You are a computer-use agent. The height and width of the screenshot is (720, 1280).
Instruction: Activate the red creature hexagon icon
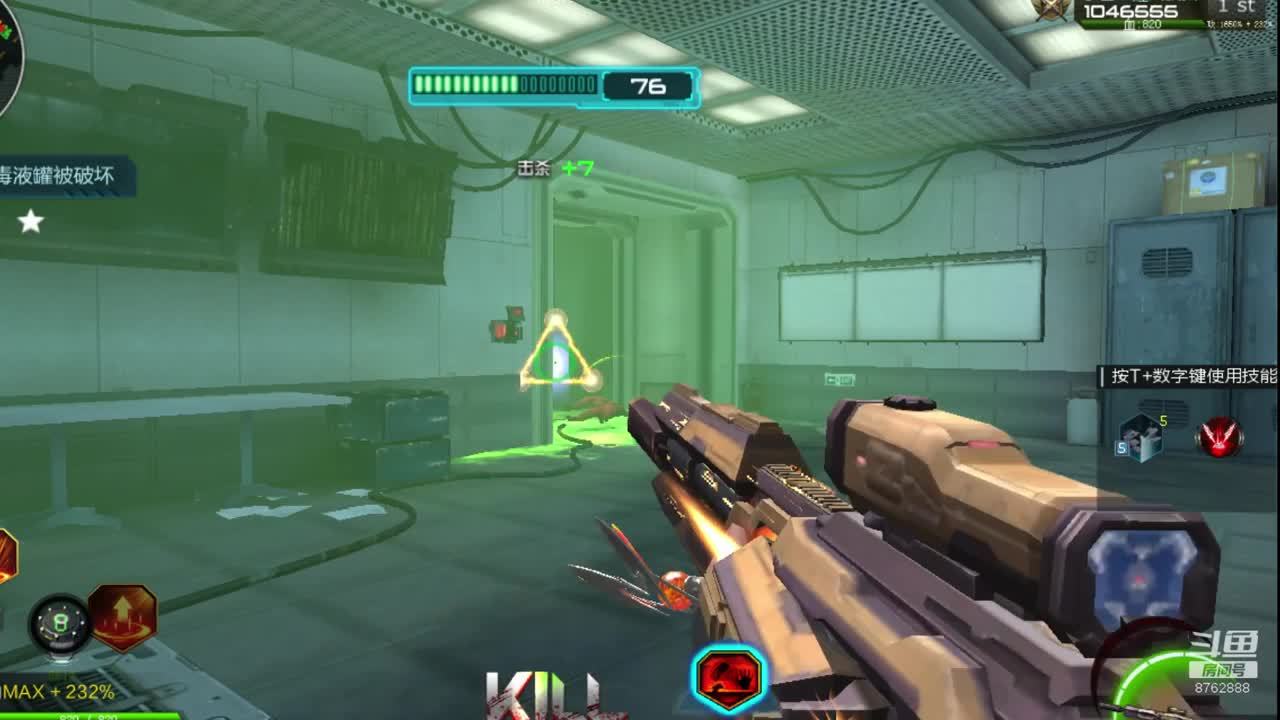coord(729,679)
